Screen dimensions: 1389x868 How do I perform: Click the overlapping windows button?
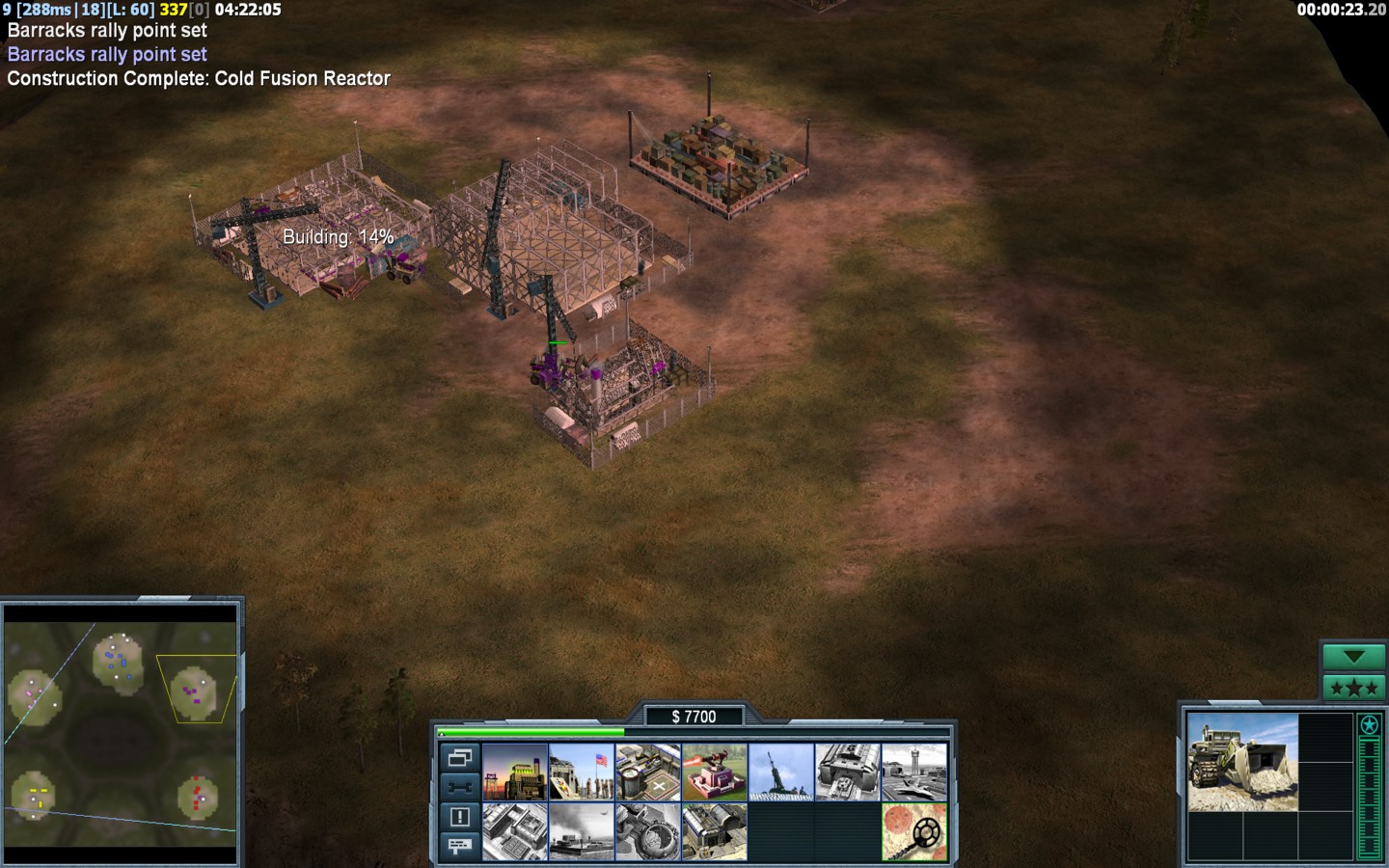point(460,758)
